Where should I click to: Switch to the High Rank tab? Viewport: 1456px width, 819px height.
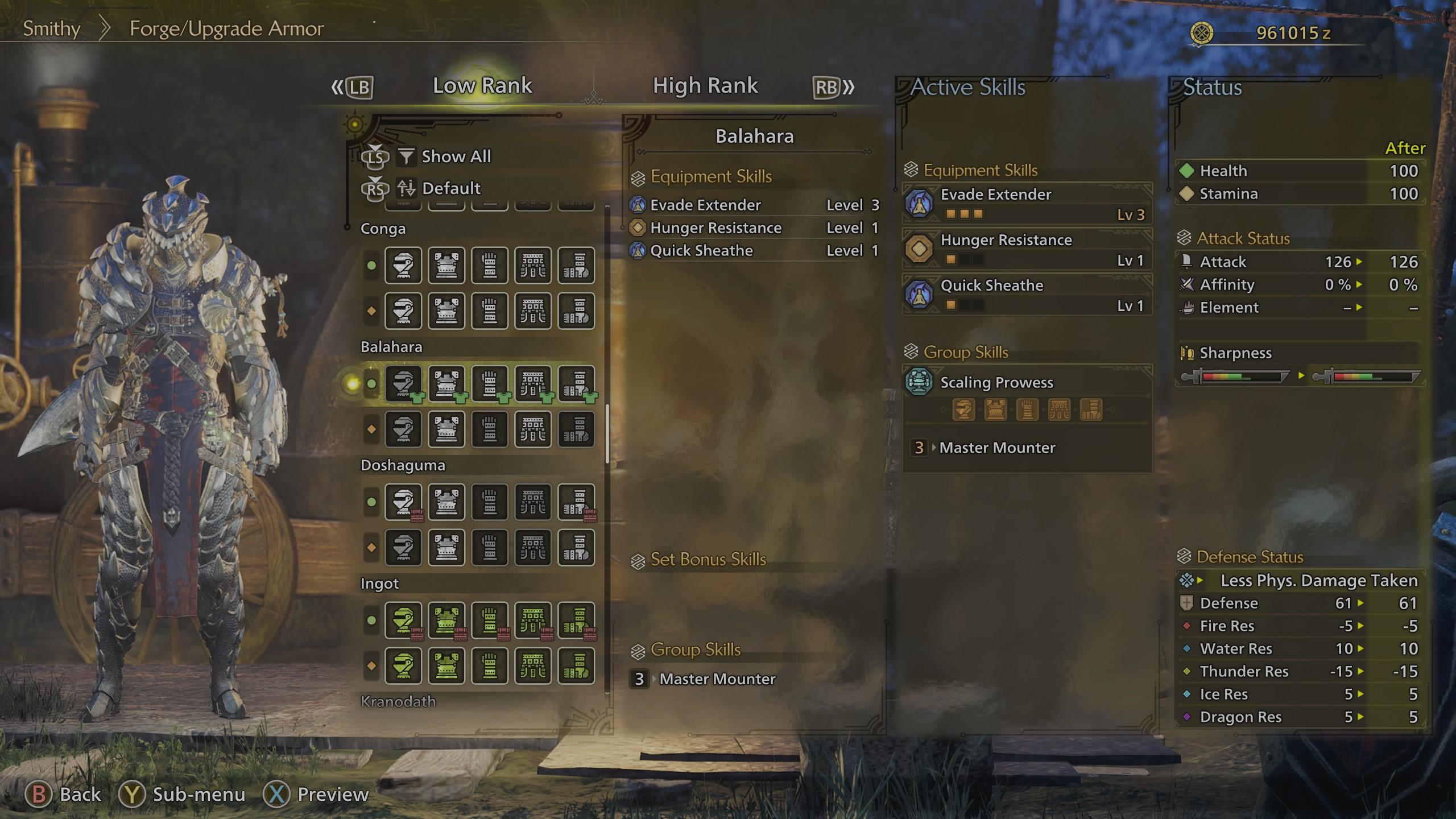[705, 85]
